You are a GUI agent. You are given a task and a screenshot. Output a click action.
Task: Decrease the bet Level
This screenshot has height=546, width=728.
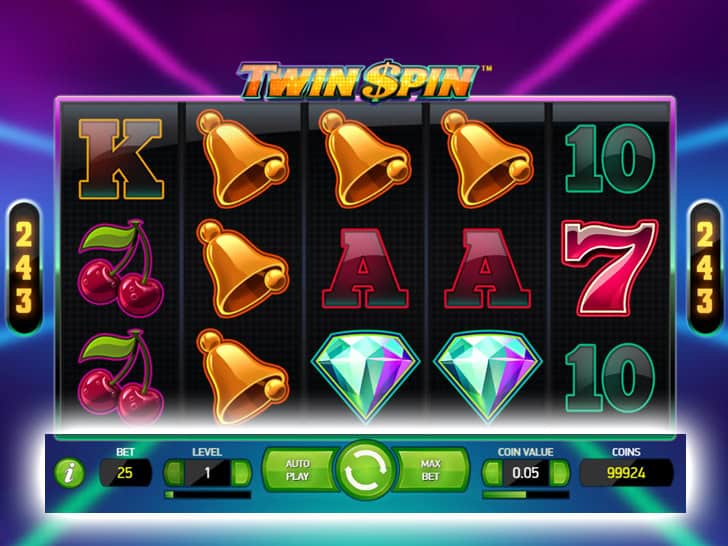pyautogui.click(x=172, y=472)
